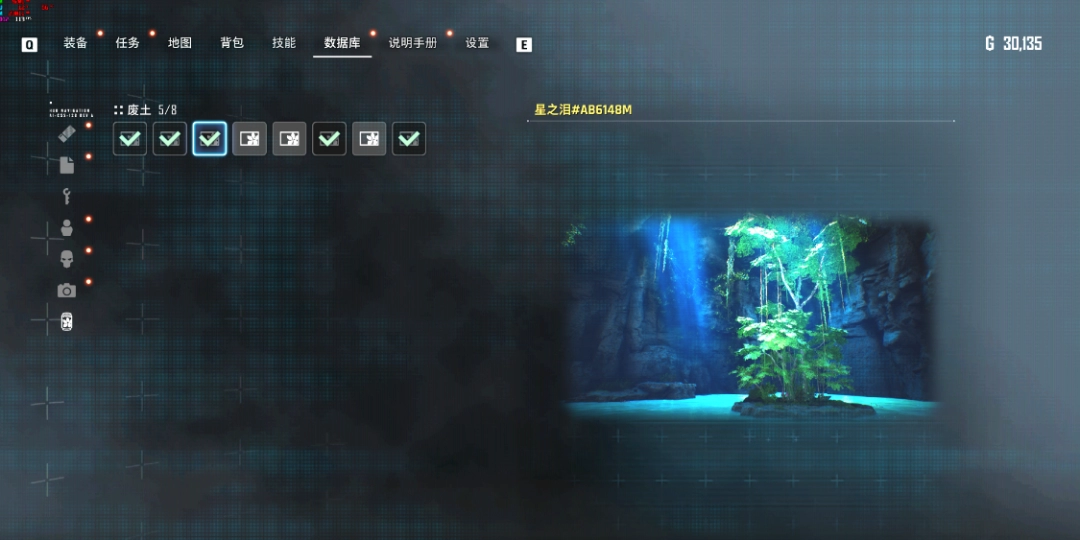The height and width of the screenshot is (540, 1080).
Task: Open the skull mask category
Action: coord(67,259)
